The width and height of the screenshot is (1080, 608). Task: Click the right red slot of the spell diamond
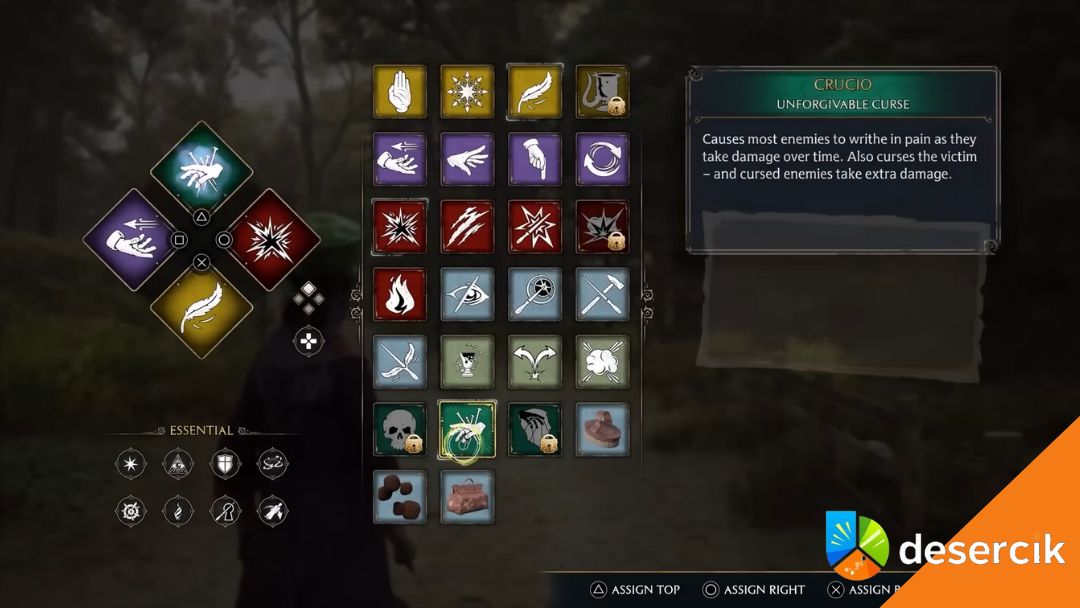269,240
